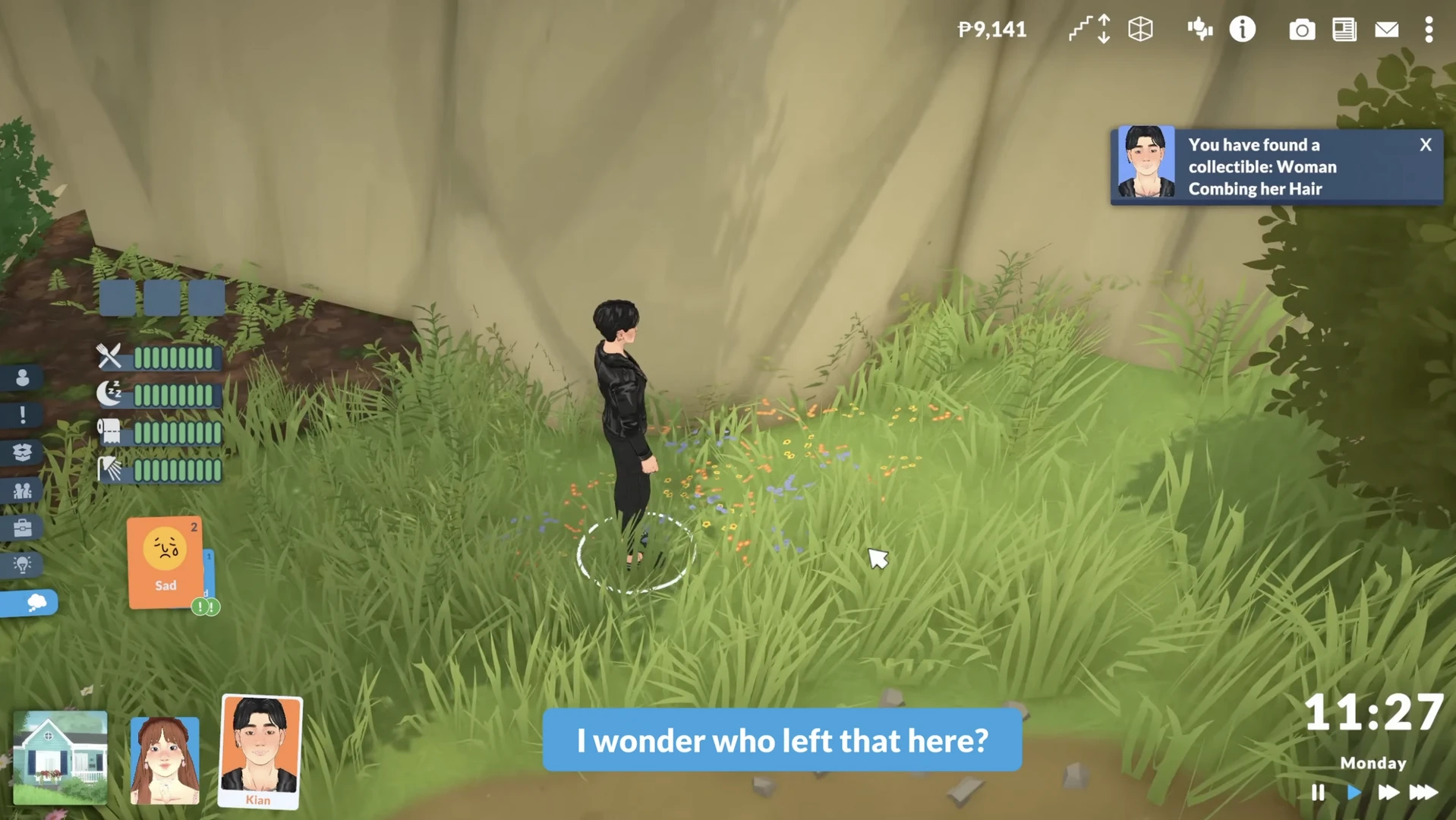
Task: Select Kian's character portrait
Action: [x=260, y=750]
